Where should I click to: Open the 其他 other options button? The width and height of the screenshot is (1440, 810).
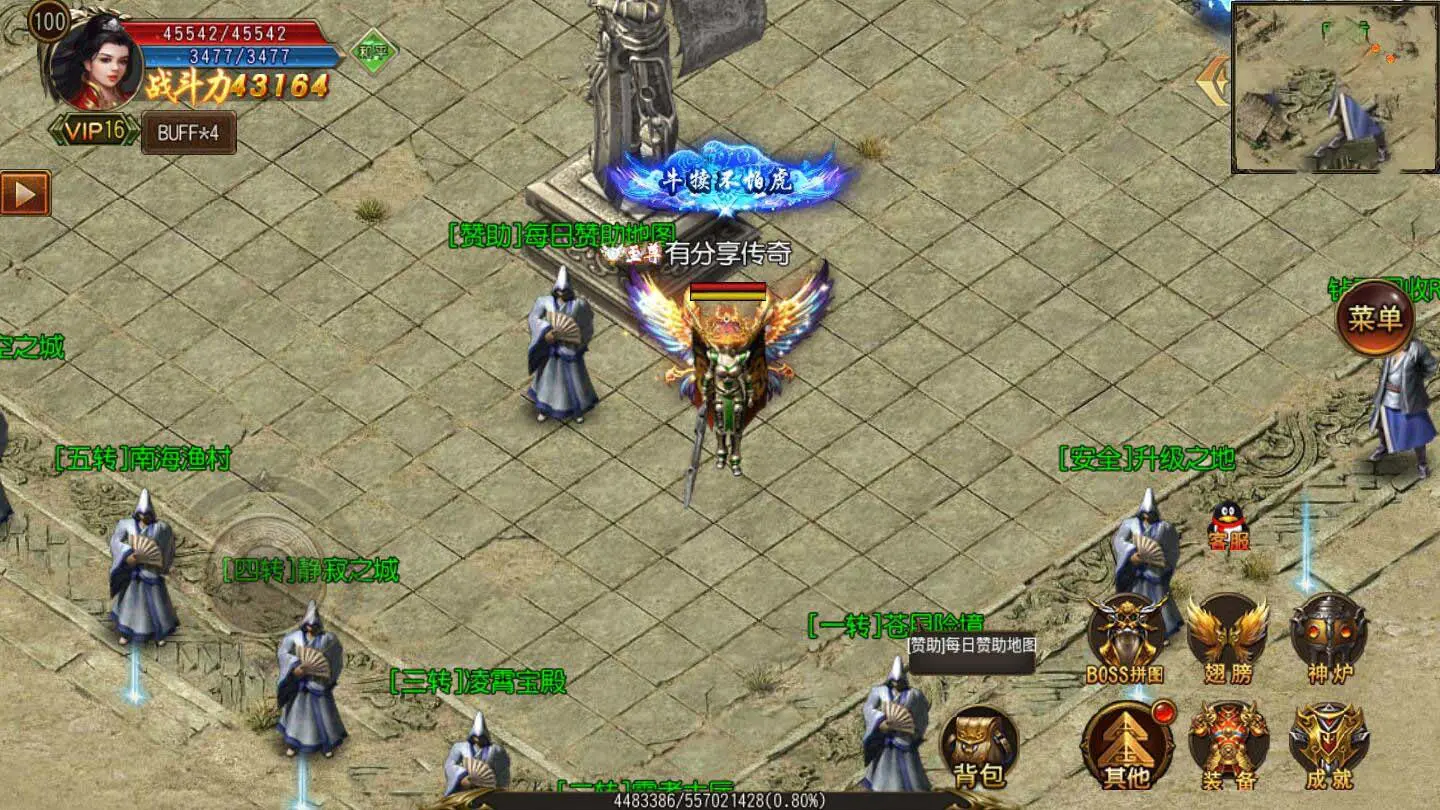[x=1126, y=746]
